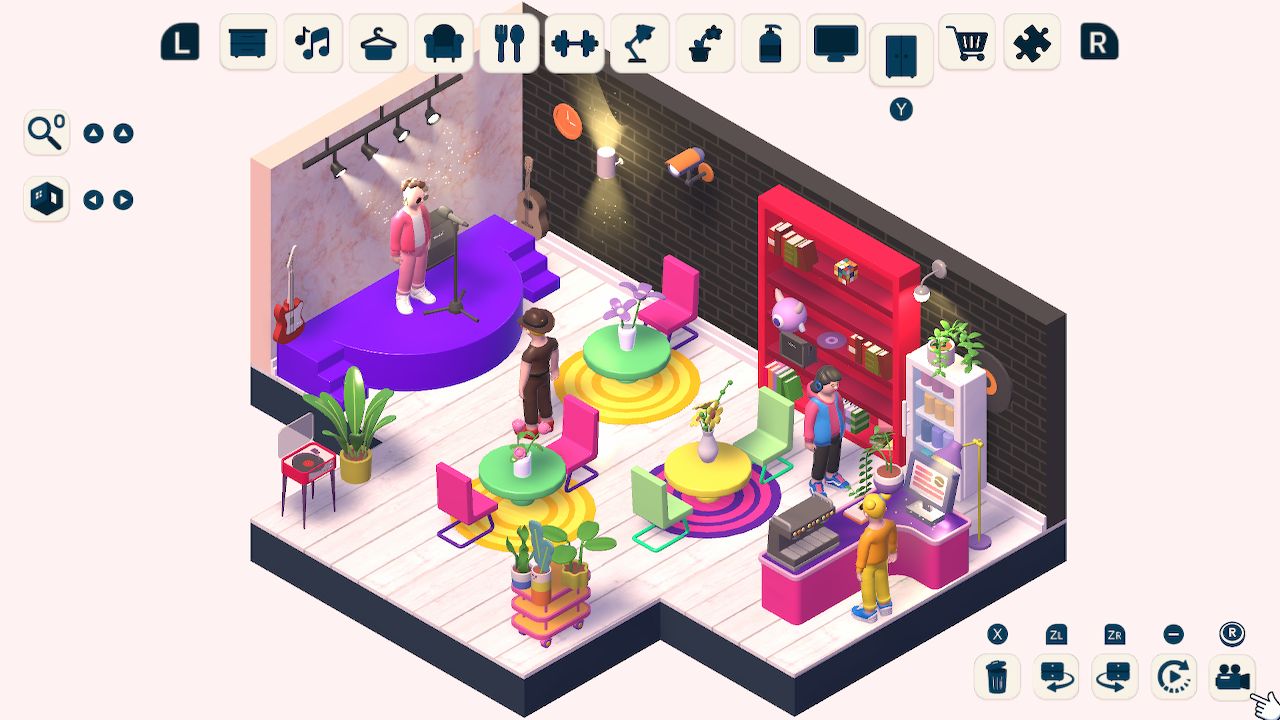This screenshot has height=720, width=1280.
Task: Open the bottle toiletries category
Action: (x=769, y=44)
